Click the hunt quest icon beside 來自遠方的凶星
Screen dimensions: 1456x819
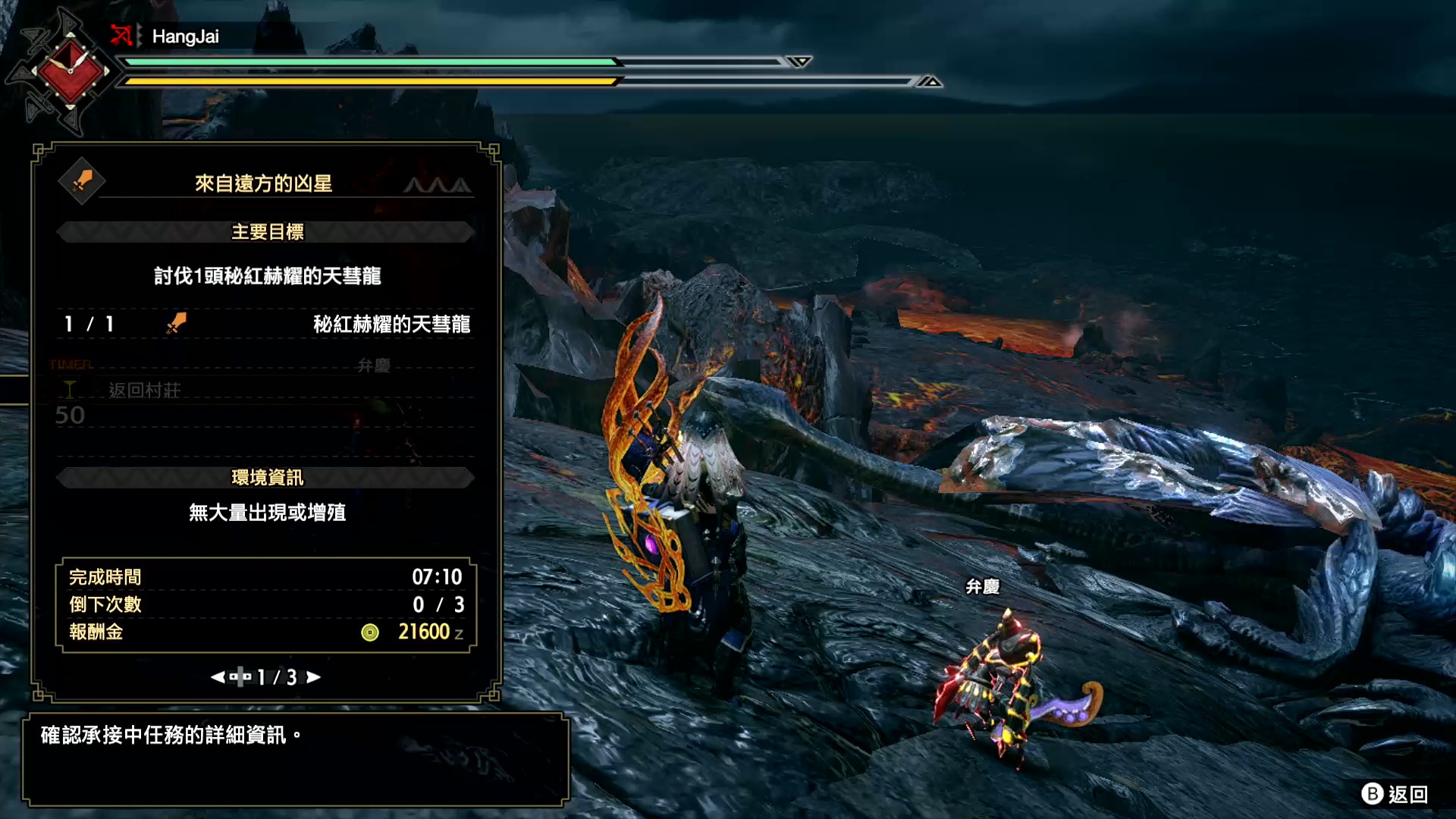click(x=82, y=182)
